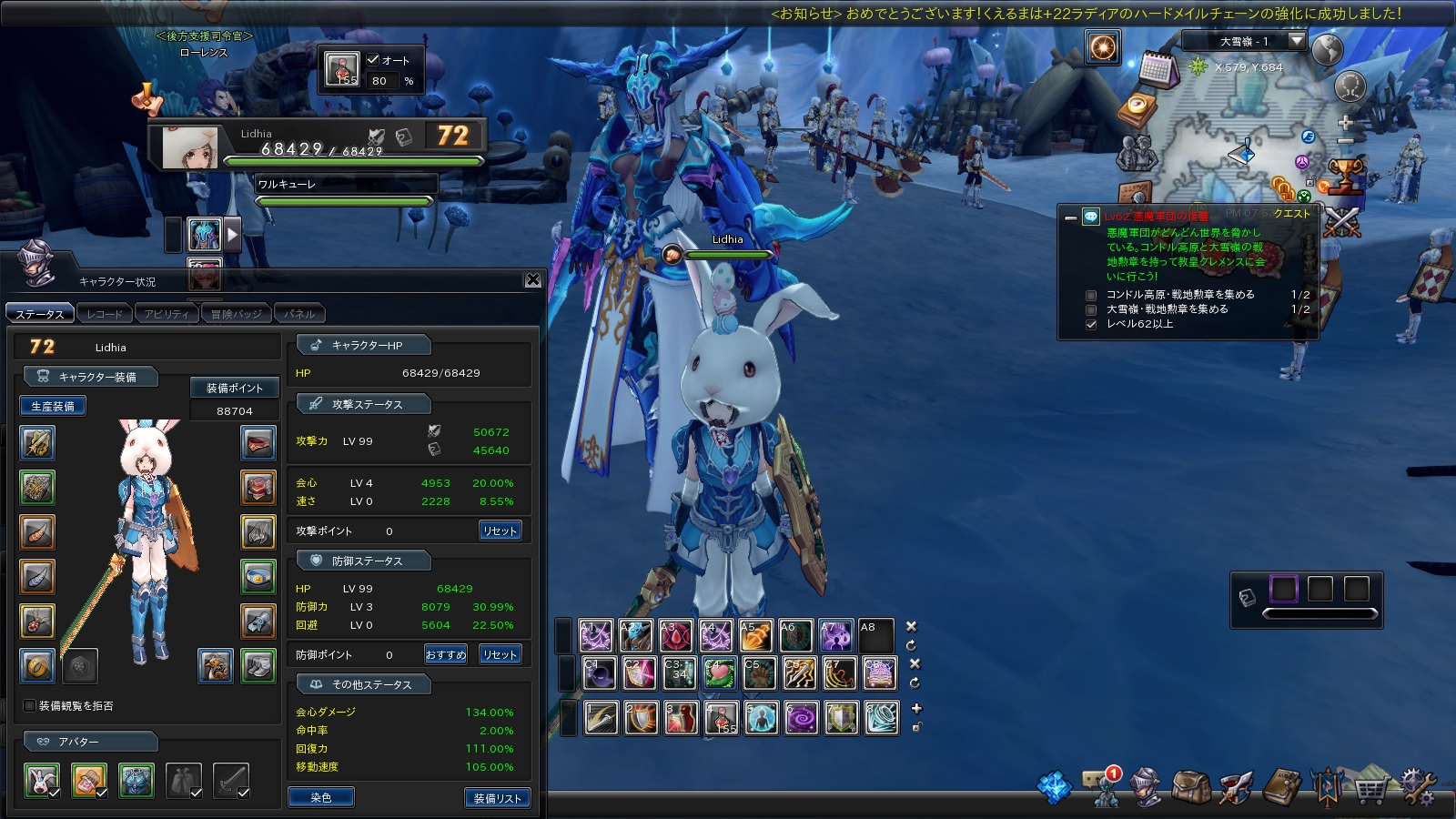Open the shopping cart store icon
Image resolution: width=1456 pixels, height=819 pixels.
[x=1370, y=788]
